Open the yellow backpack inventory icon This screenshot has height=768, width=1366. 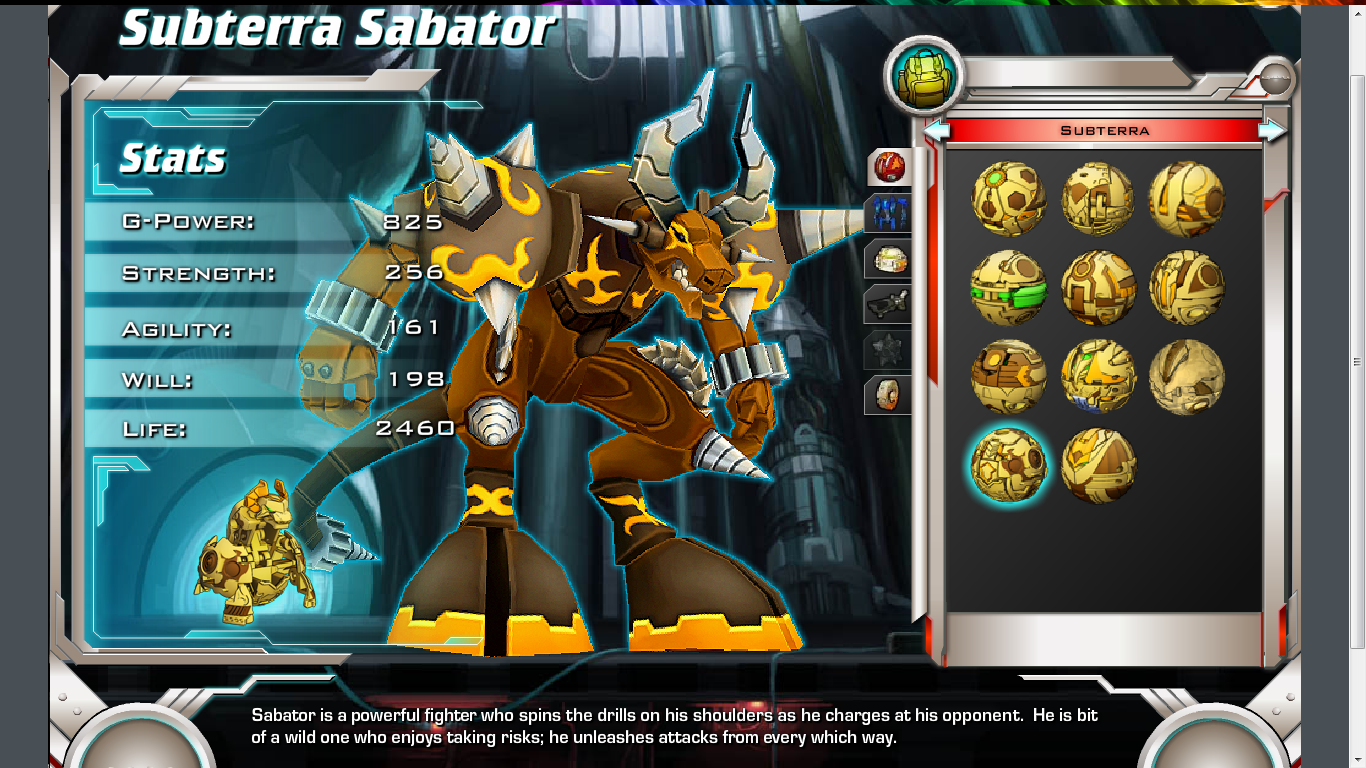(923, 77)
